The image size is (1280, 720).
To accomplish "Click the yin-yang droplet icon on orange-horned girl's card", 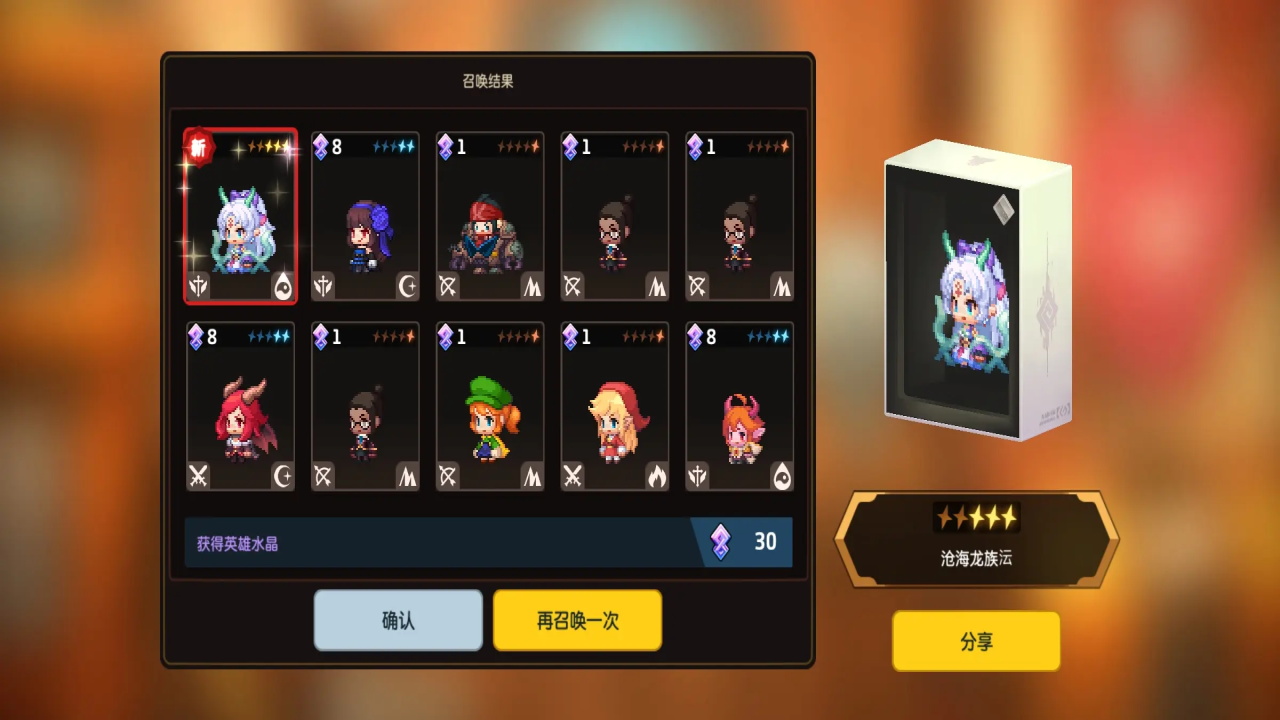I will click(x=783, y=478).
